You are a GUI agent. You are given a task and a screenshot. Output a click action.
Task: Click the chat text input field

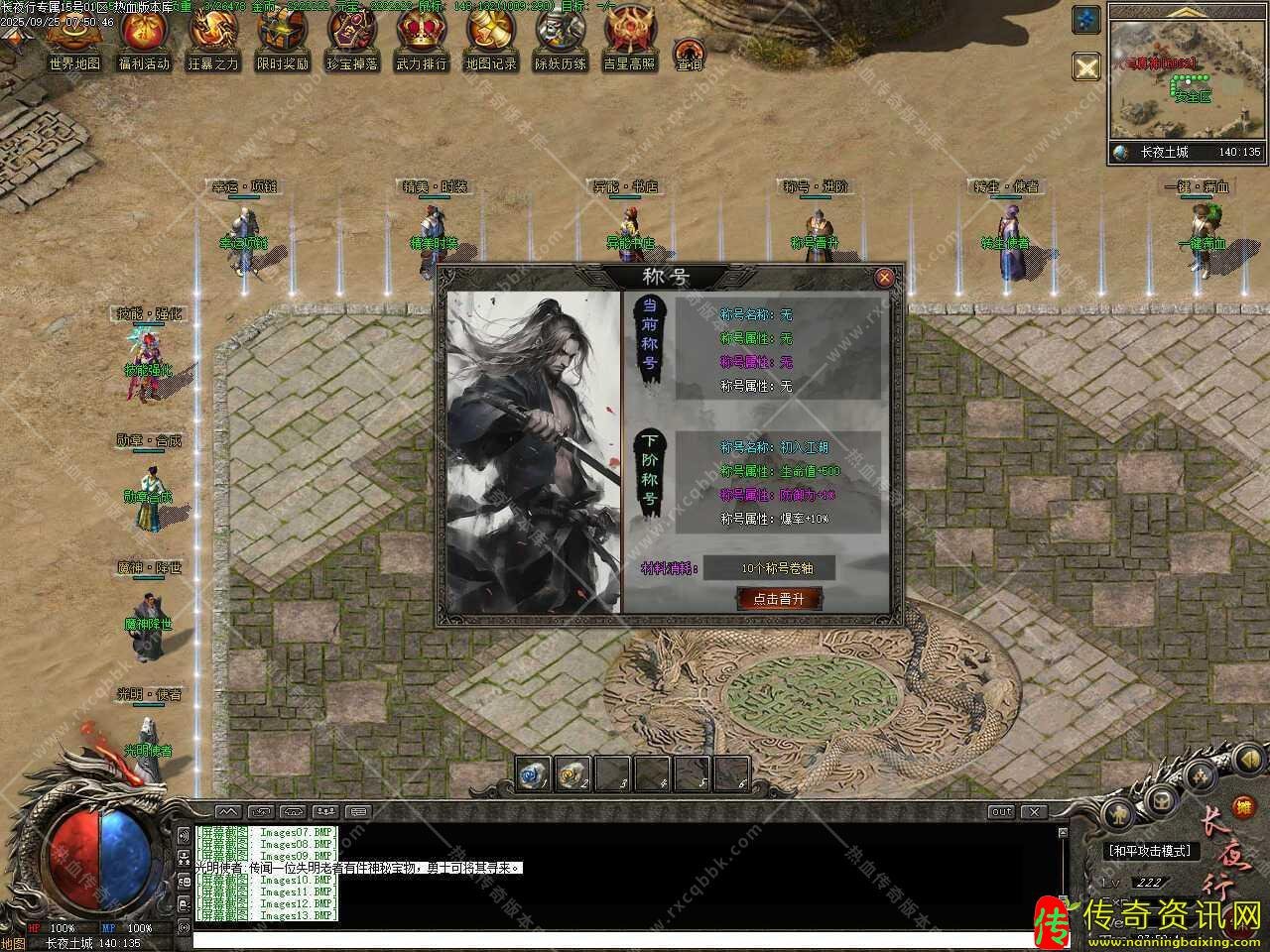(x=615, y=938)
